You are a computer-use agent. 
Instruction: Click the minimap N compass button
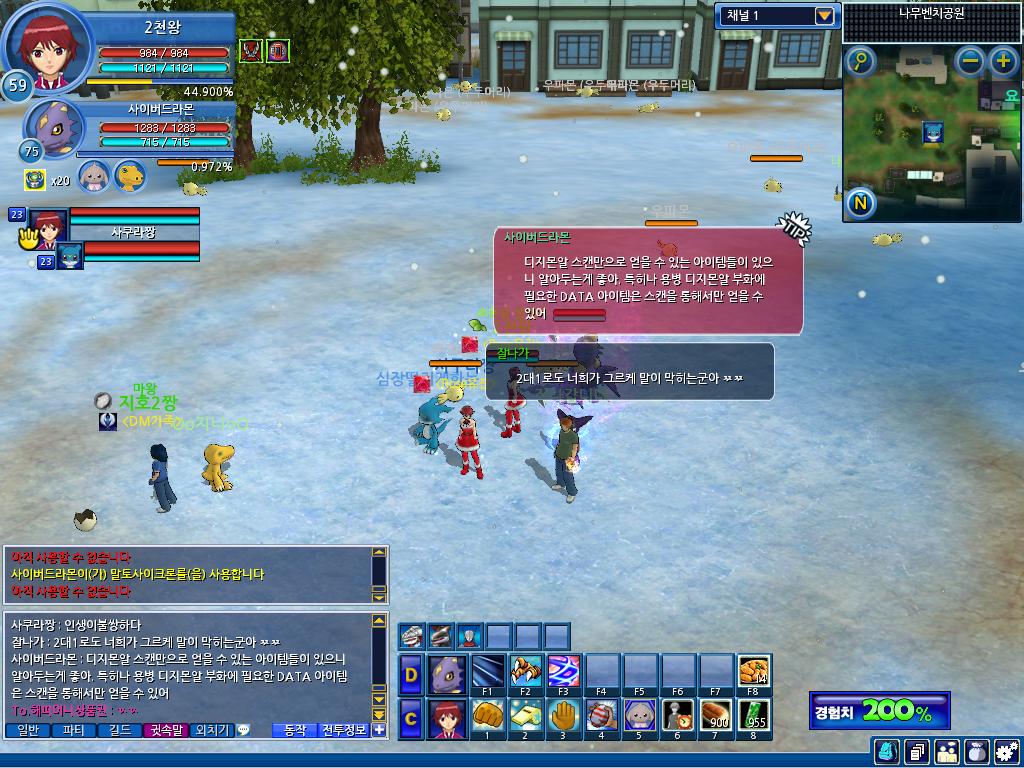point(860,204)
